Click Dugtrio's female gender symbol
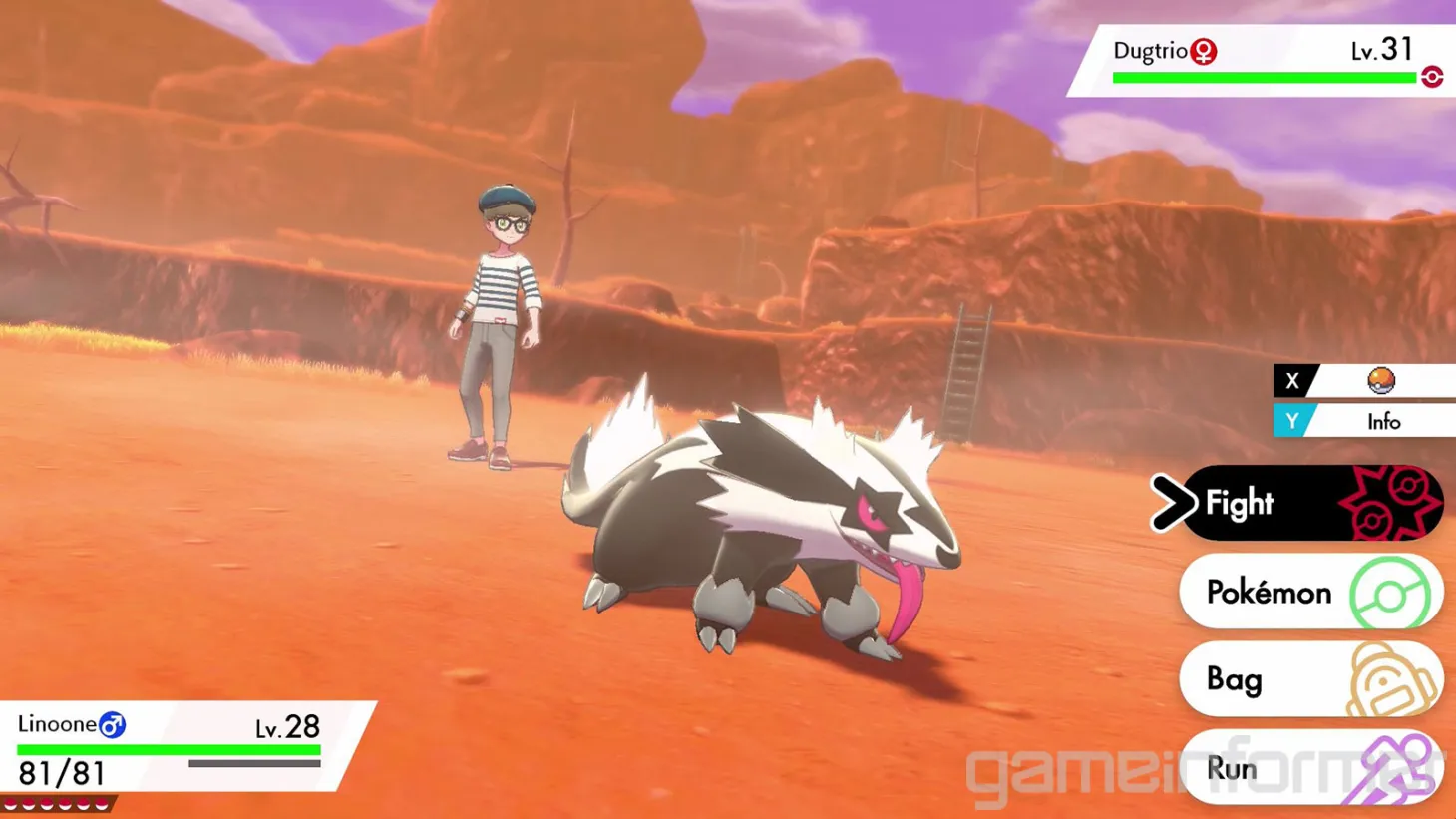1456x819 pixels. click(1201, 51)
